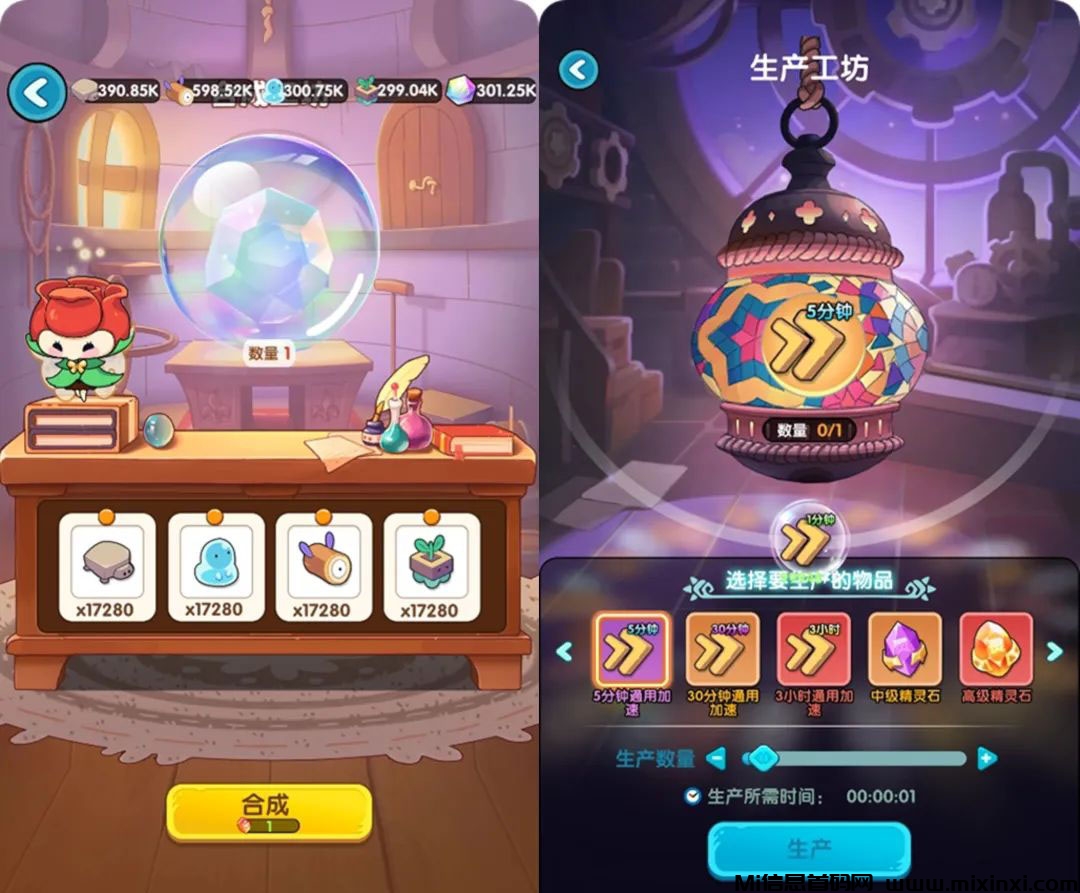Viewport: 1080px width, 893px height.
Task: Select the 3小时通用加速 item
Action: (813, 651)
